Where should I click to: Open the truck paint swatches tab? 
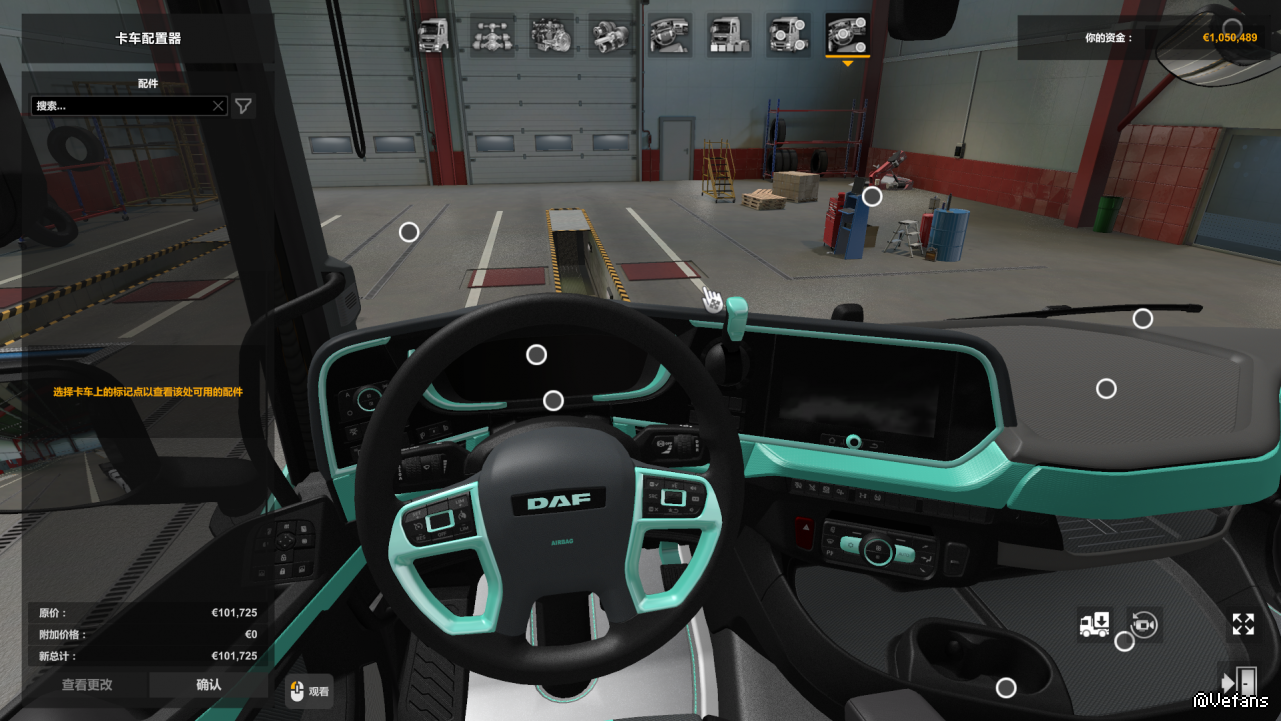point(729,35)
